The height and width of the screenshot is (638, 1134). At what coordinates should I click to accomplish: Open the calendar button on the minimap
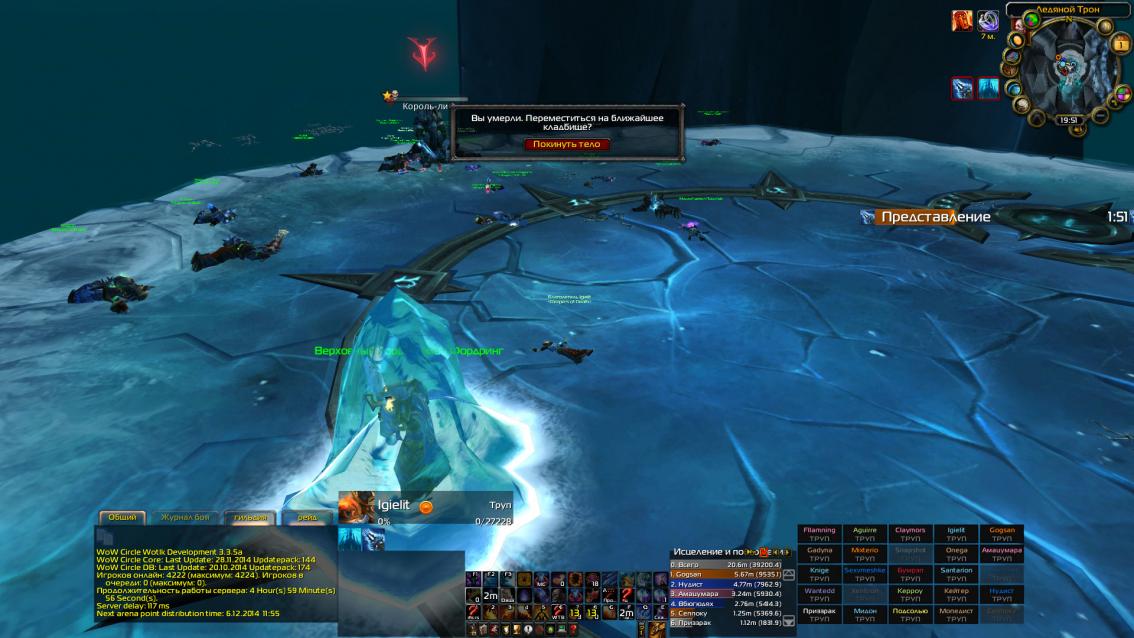(x=1122, y=46)
